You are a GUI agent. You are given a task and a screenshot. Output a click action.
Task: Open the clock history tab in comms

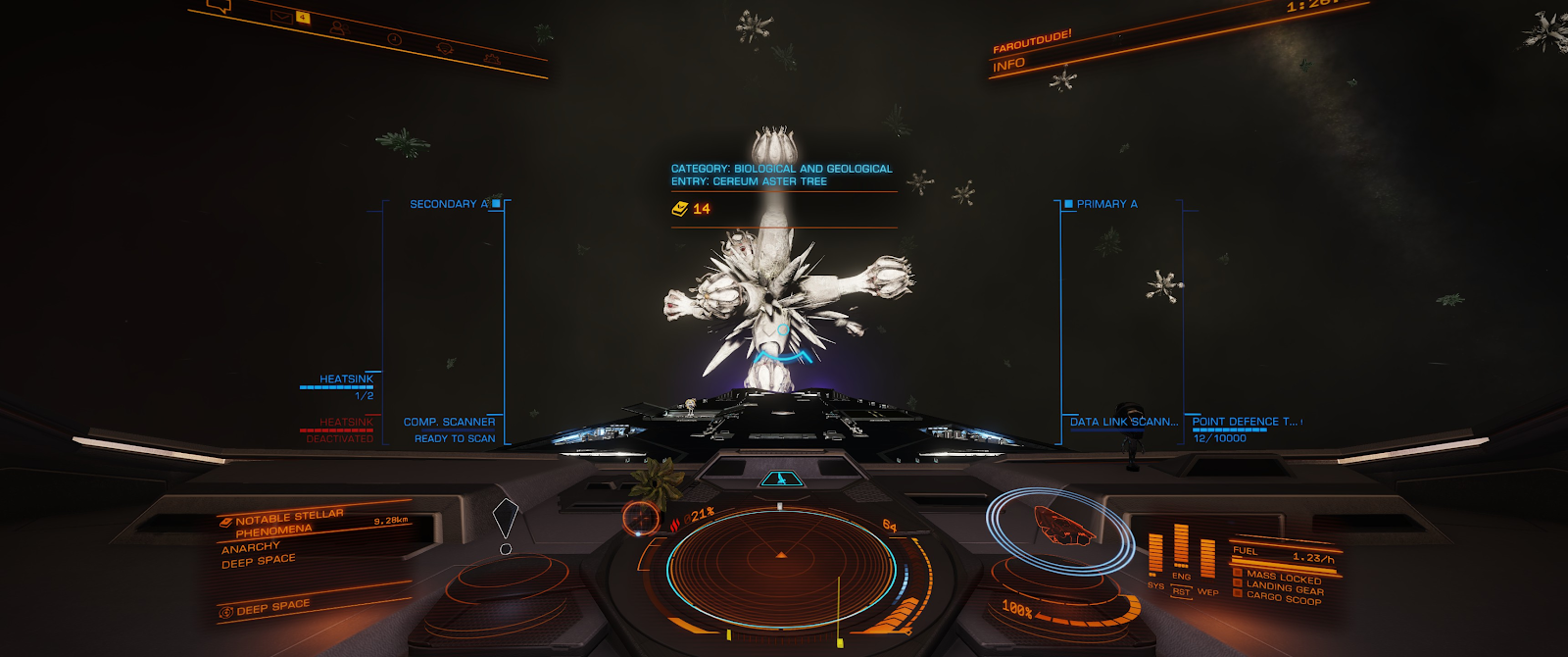[x=394, y=38]
